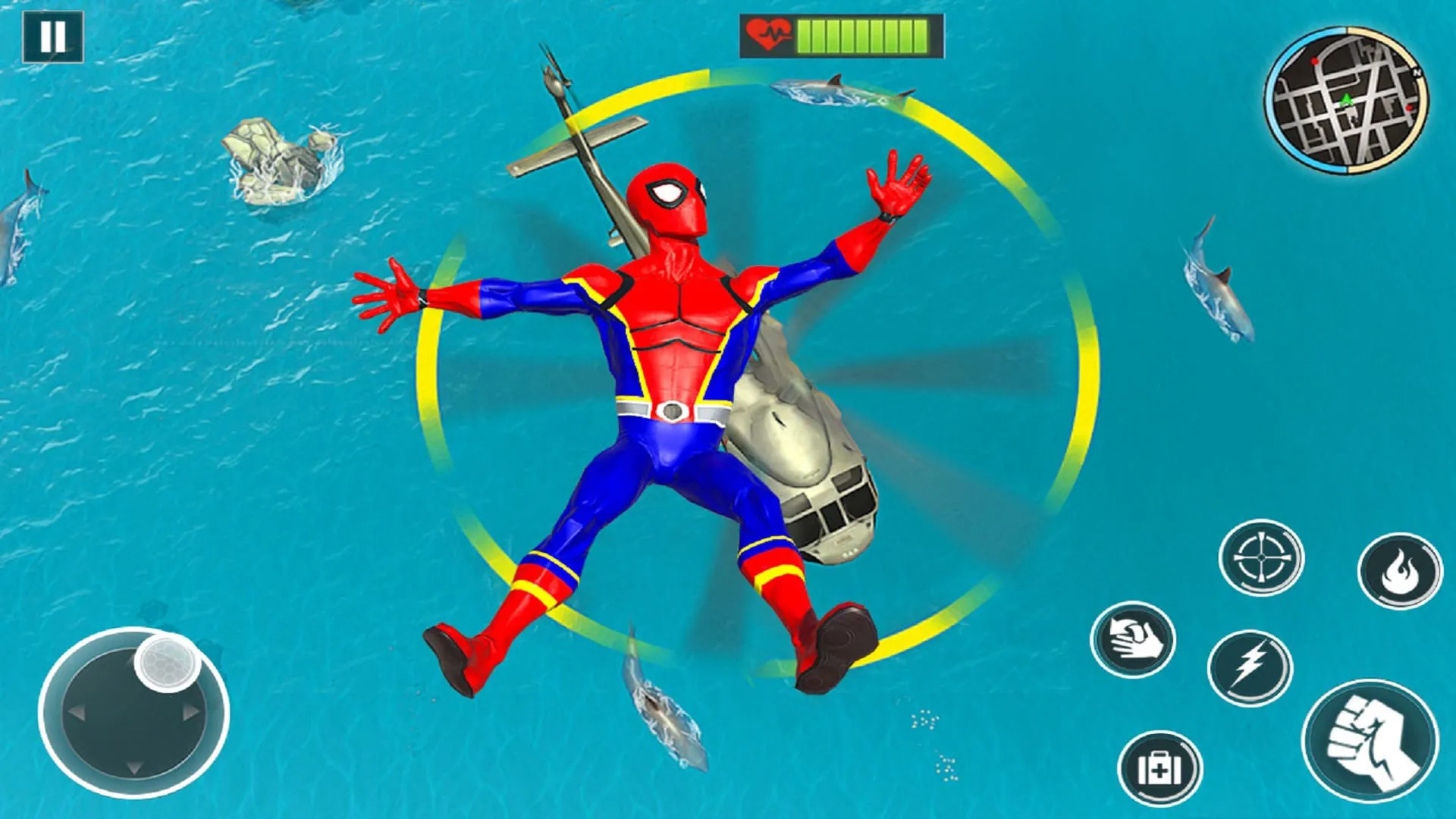Screen dimensions: 1456x819
Task: Click the compass N marker on minimap
Action: click(1415, 71)
